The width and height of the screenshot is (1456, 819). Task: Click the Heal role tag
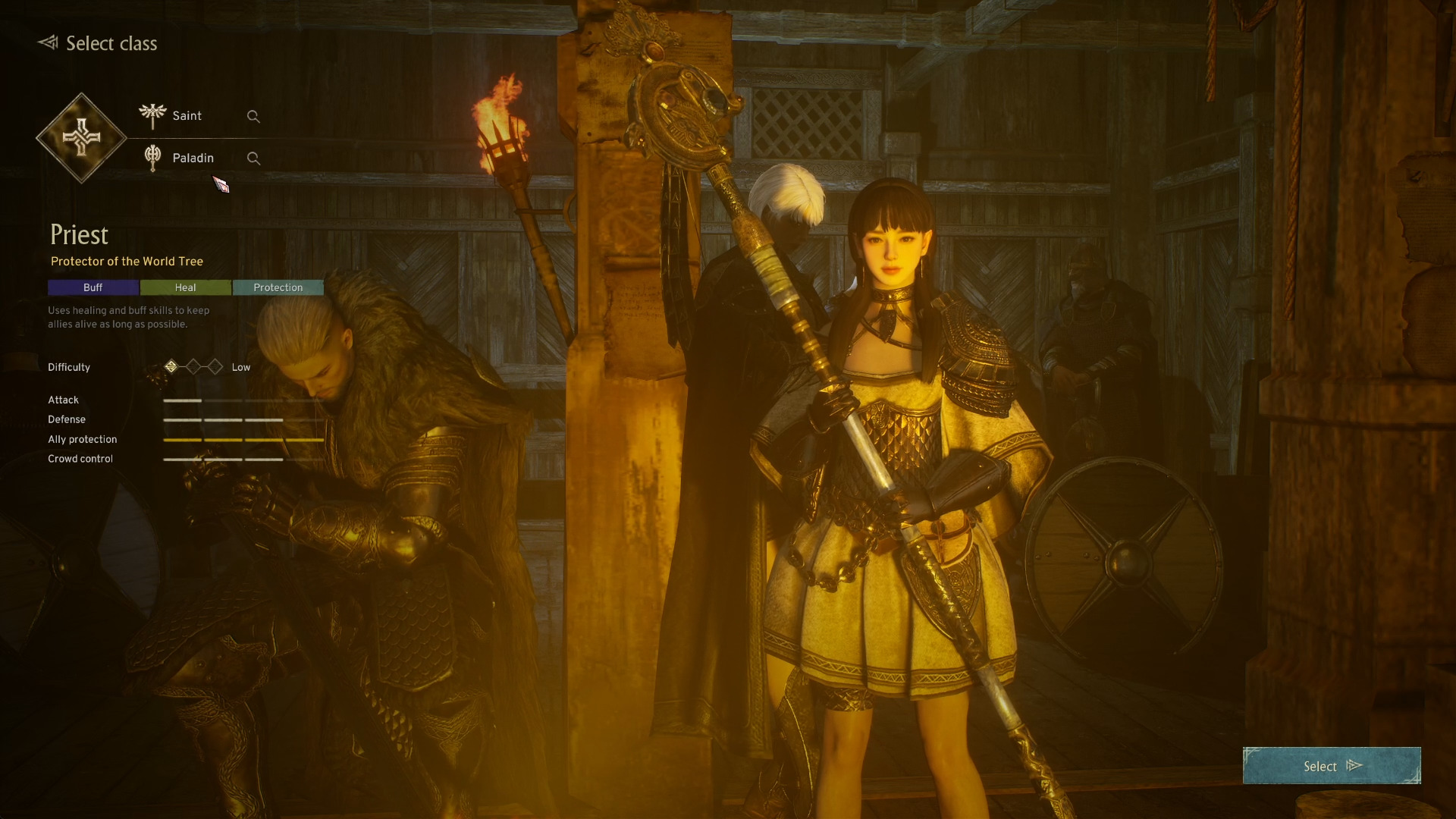tap(186, 287)
